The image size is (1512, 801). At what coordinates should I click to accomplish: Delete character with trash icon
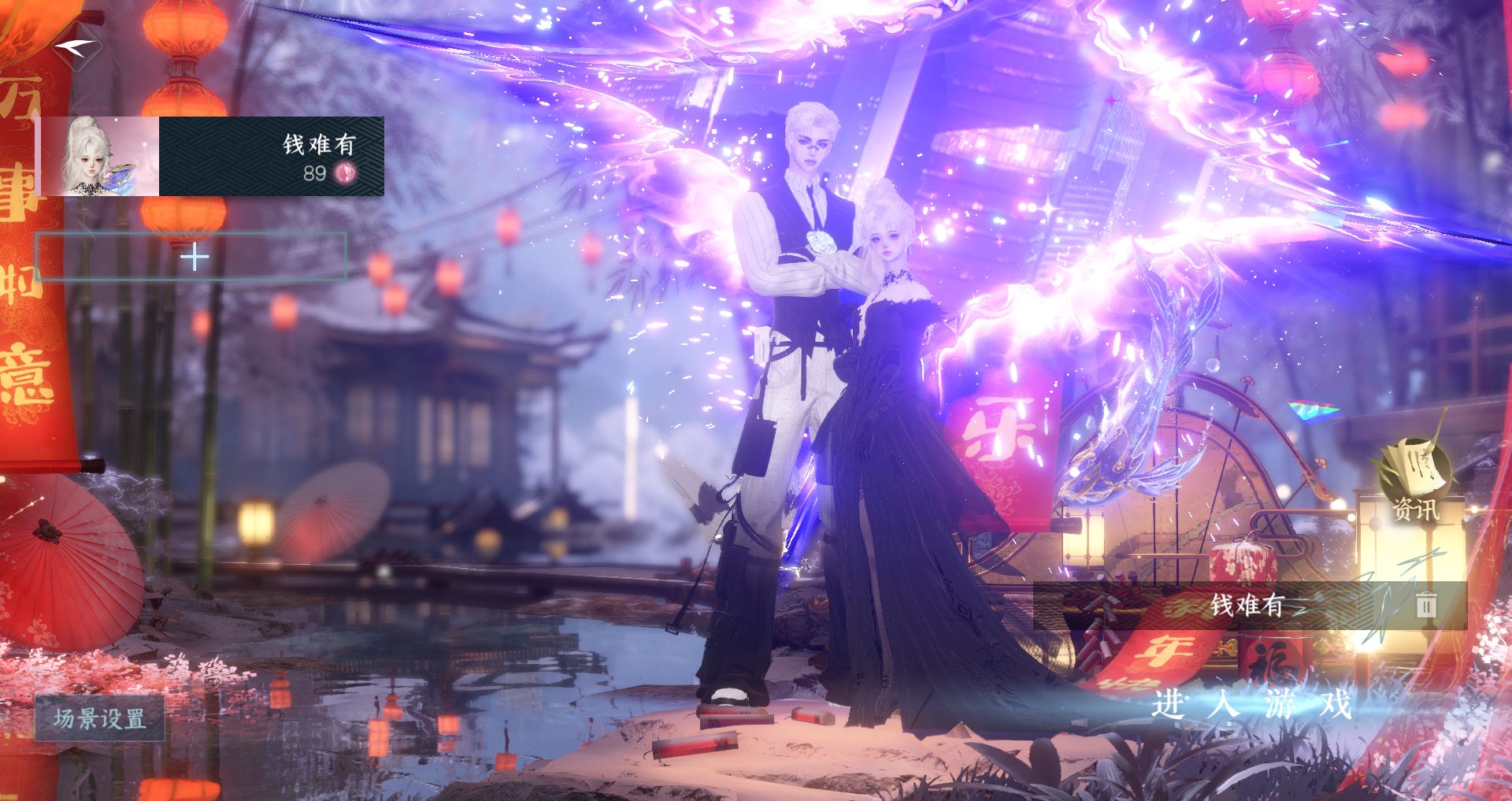[x=1426, y=605]
